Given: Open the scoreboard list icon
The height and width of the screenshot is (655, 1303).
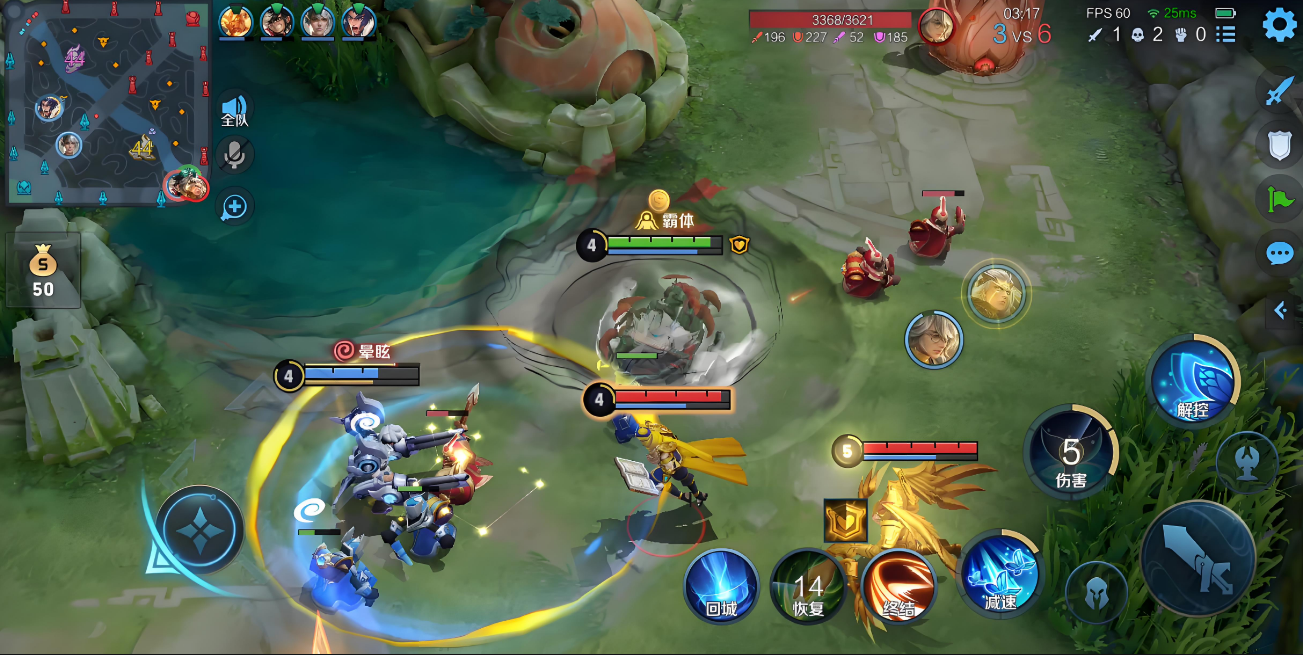Looking at the screenshot, I should (1226, 35).
